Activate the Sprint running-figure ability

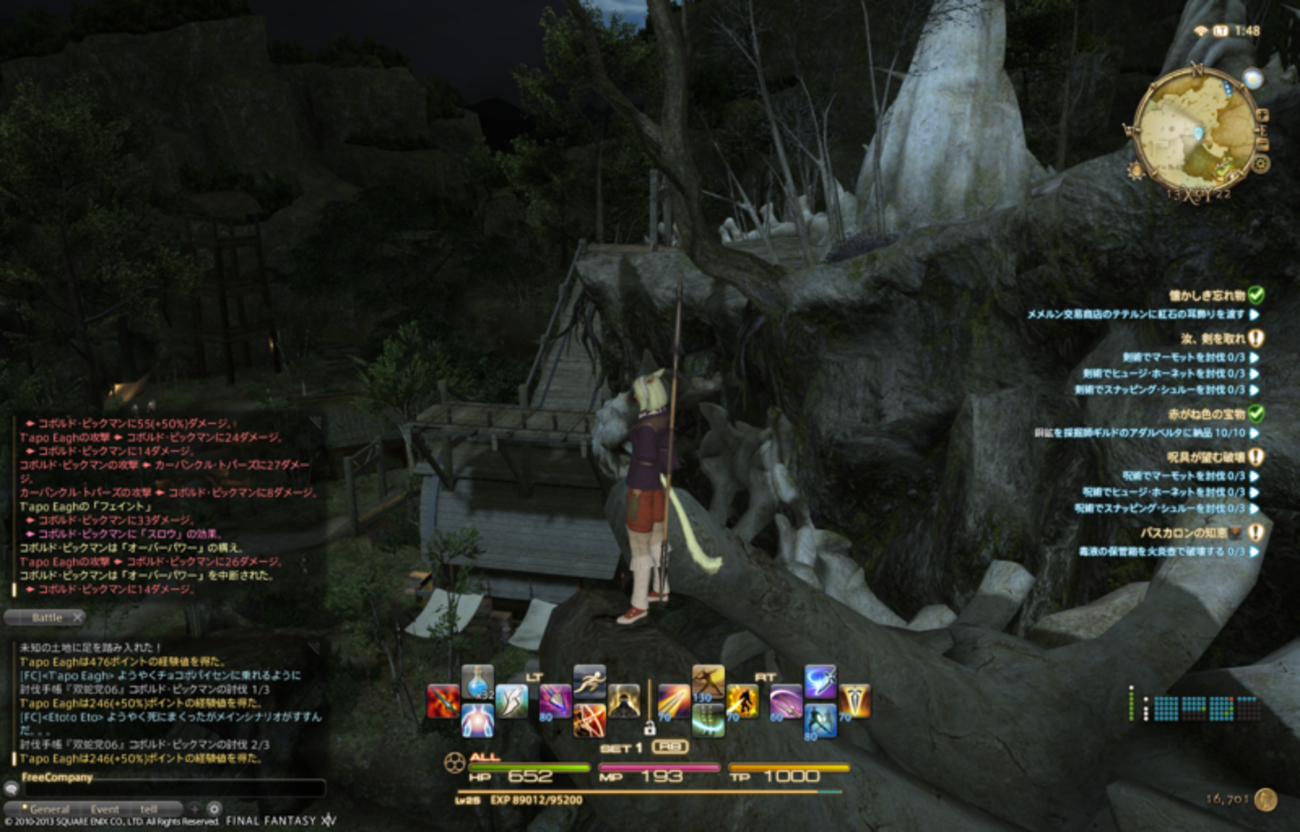[589, 682]
